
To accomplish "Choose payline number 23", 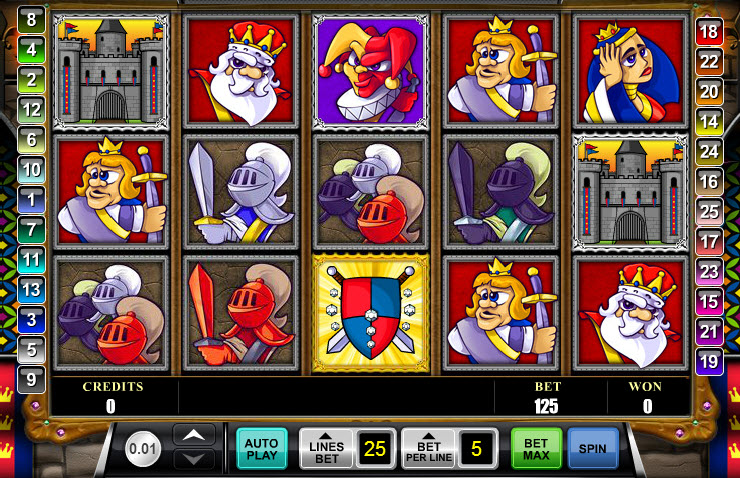I will tap(709, 271).
